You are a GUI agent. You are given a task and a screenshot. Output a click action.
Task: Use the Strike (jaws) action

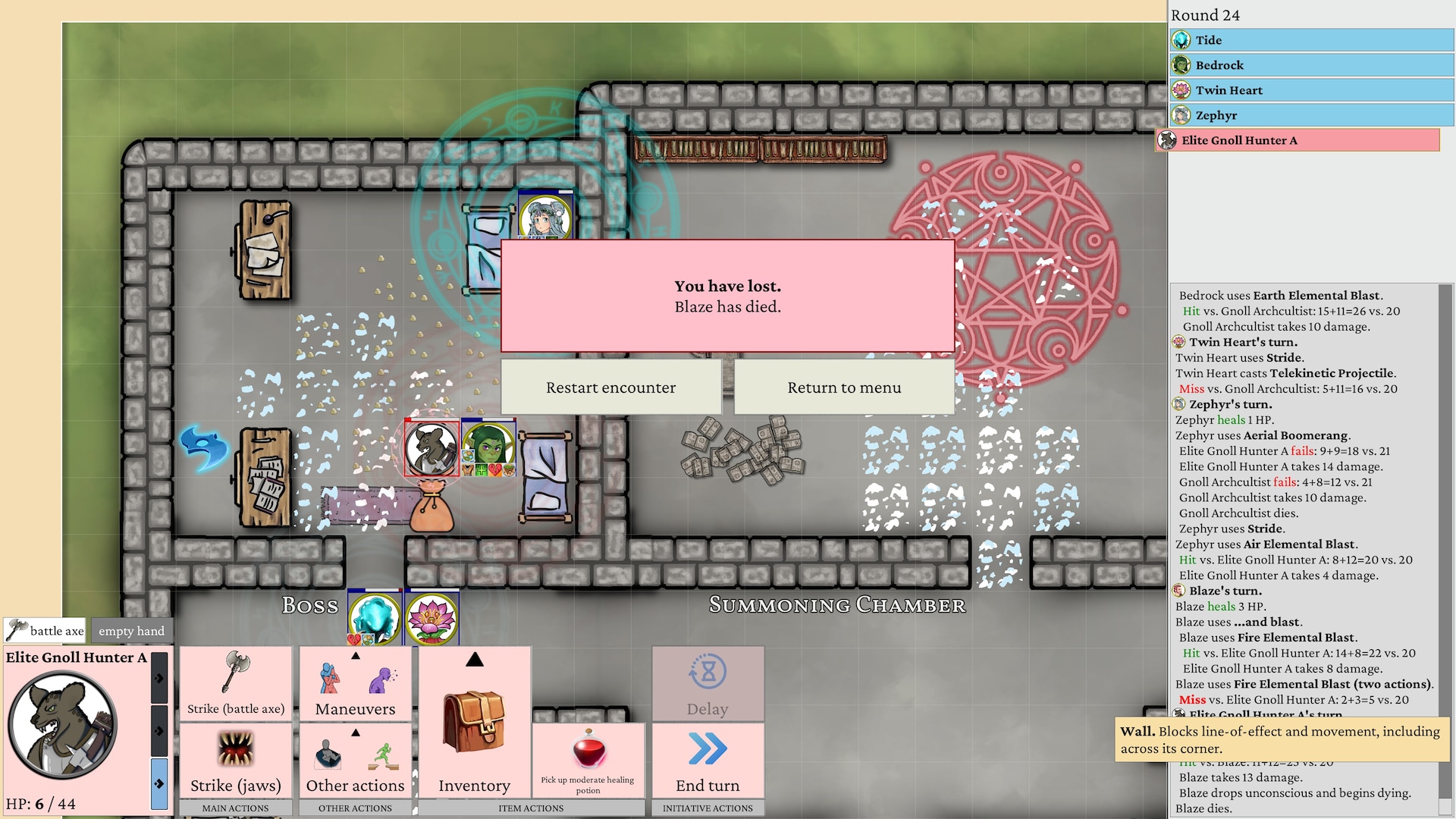point(236,760)
